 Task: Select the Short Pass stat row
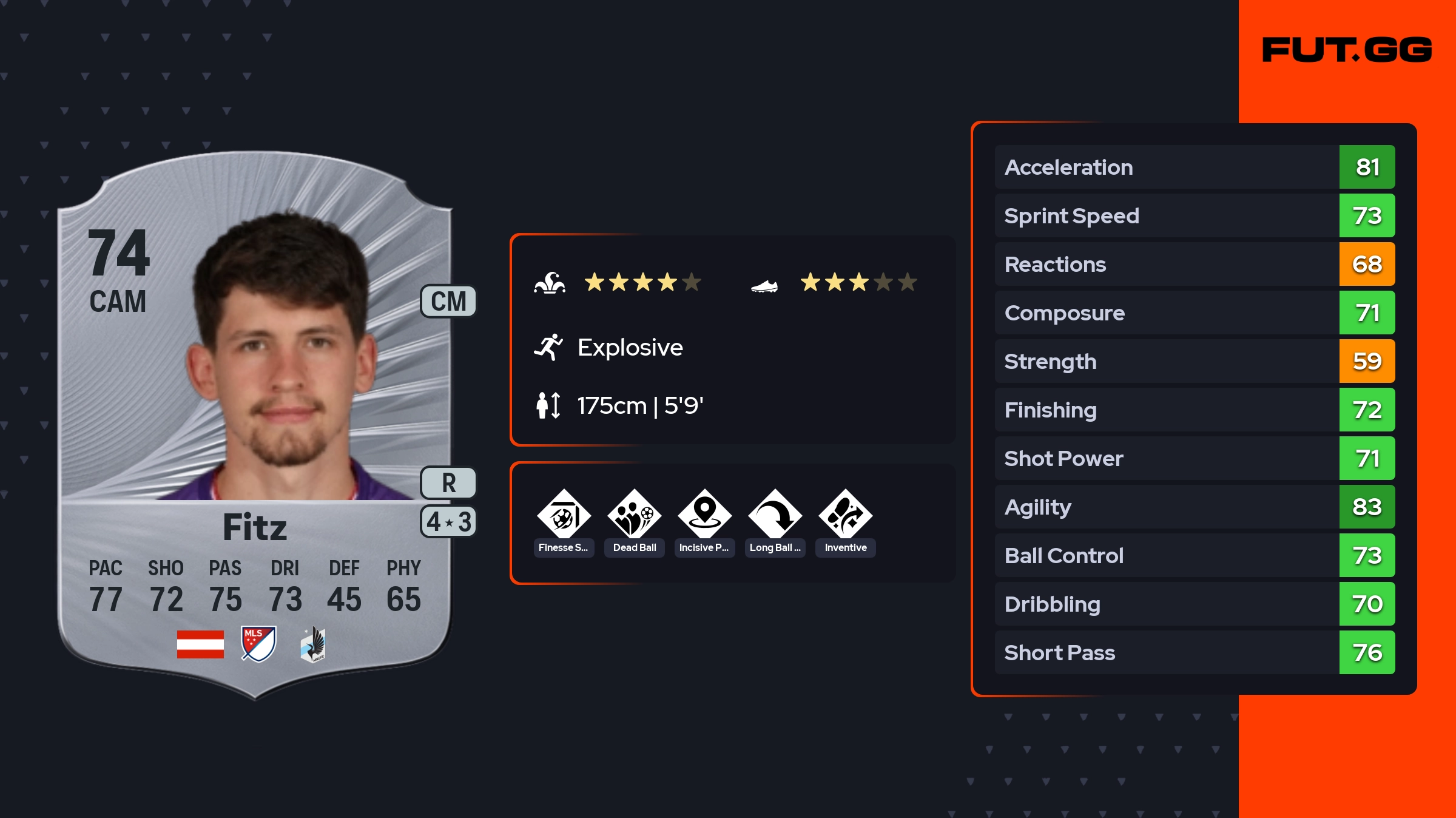click(1194, 652)
